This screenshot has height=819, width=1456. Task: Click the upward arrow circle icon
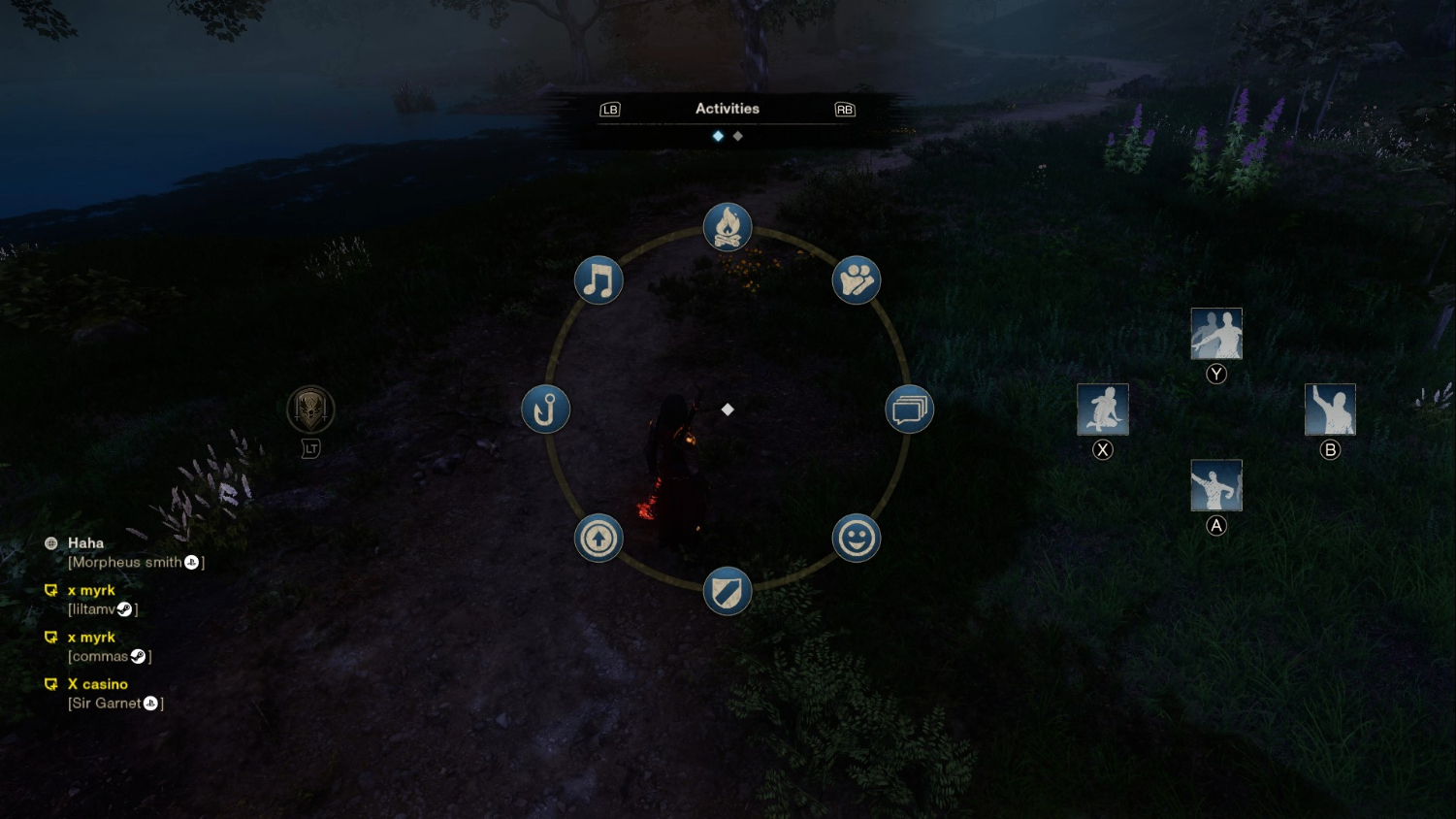pyautogui.click(x=599, y=538)
